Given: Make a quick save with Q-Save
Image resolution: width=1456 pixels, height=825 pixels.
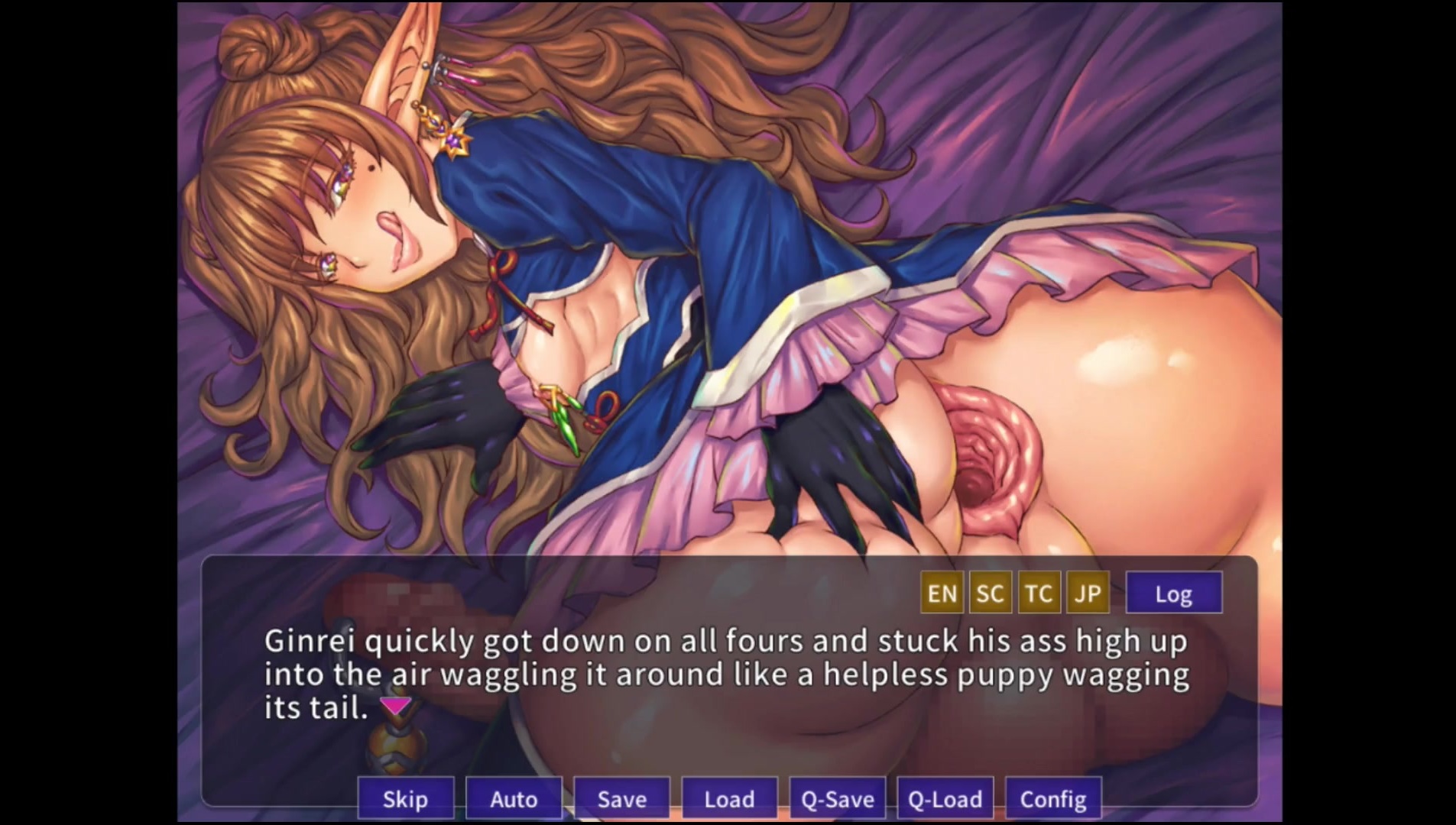Looking at the screenshot, I should coord(837,798).
